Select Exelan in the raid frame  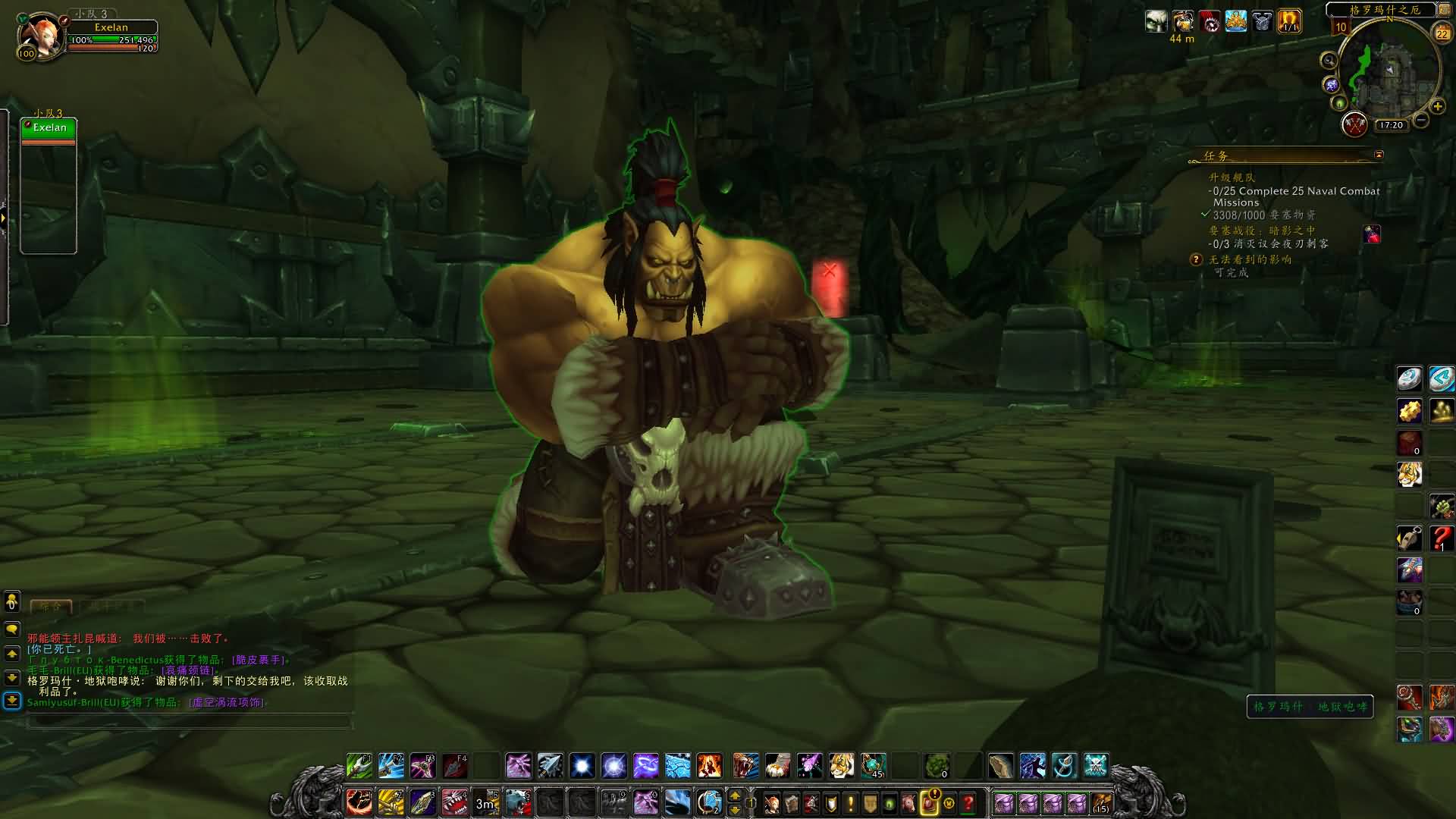click(x=49, y=128)
